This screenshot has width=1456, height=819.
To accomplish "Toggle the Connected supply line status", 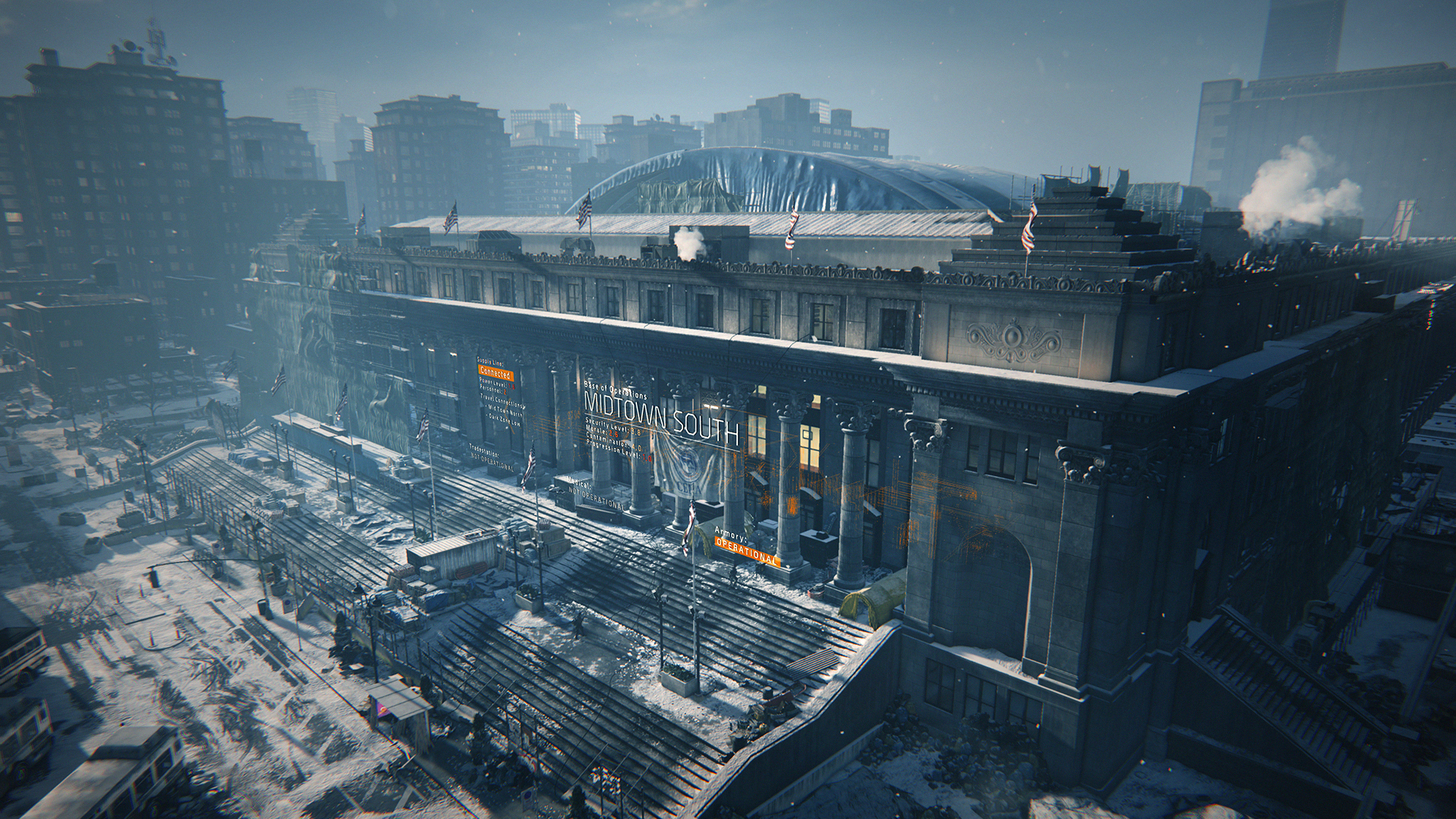I will (x=495, y=374).
